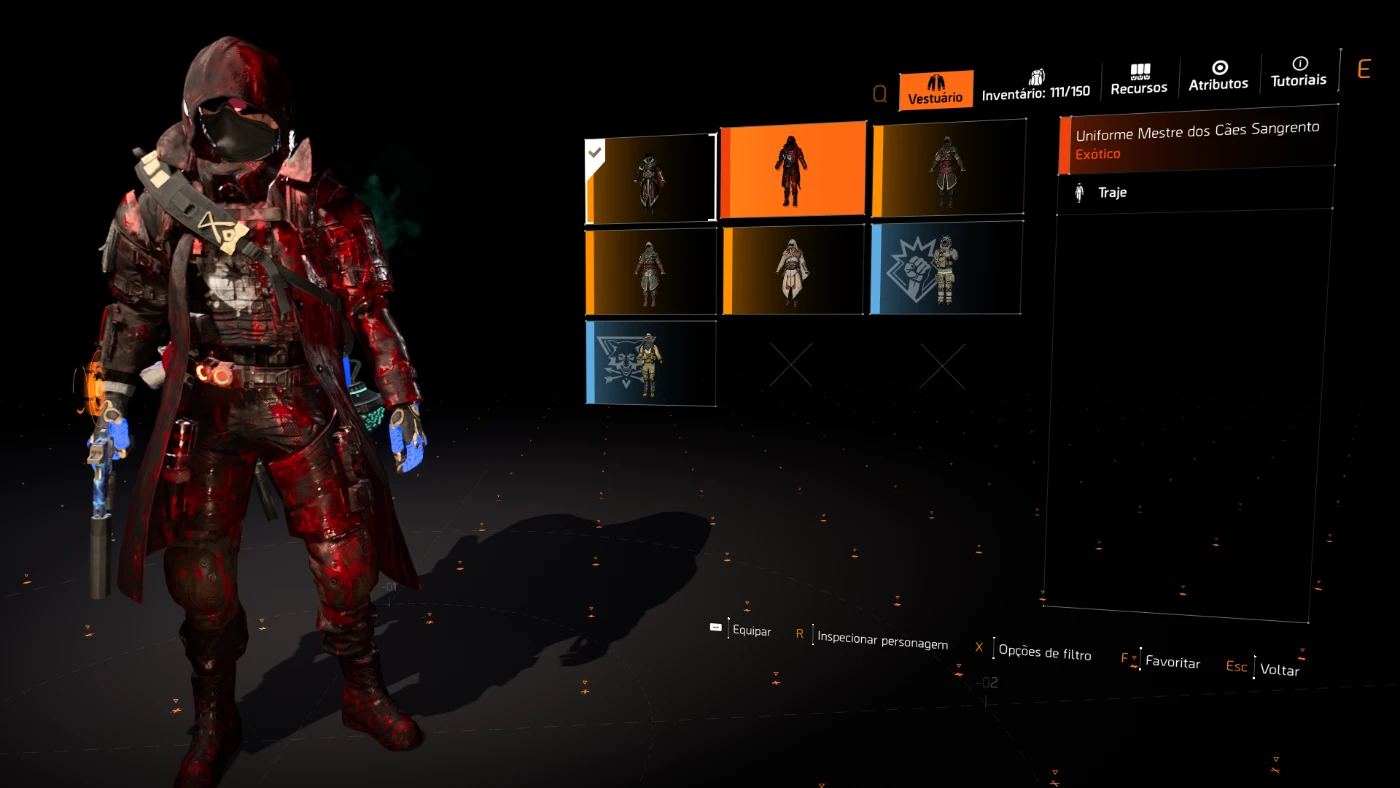
Task: Show the Atributos tab
Action: click(x=1218, y=77)
